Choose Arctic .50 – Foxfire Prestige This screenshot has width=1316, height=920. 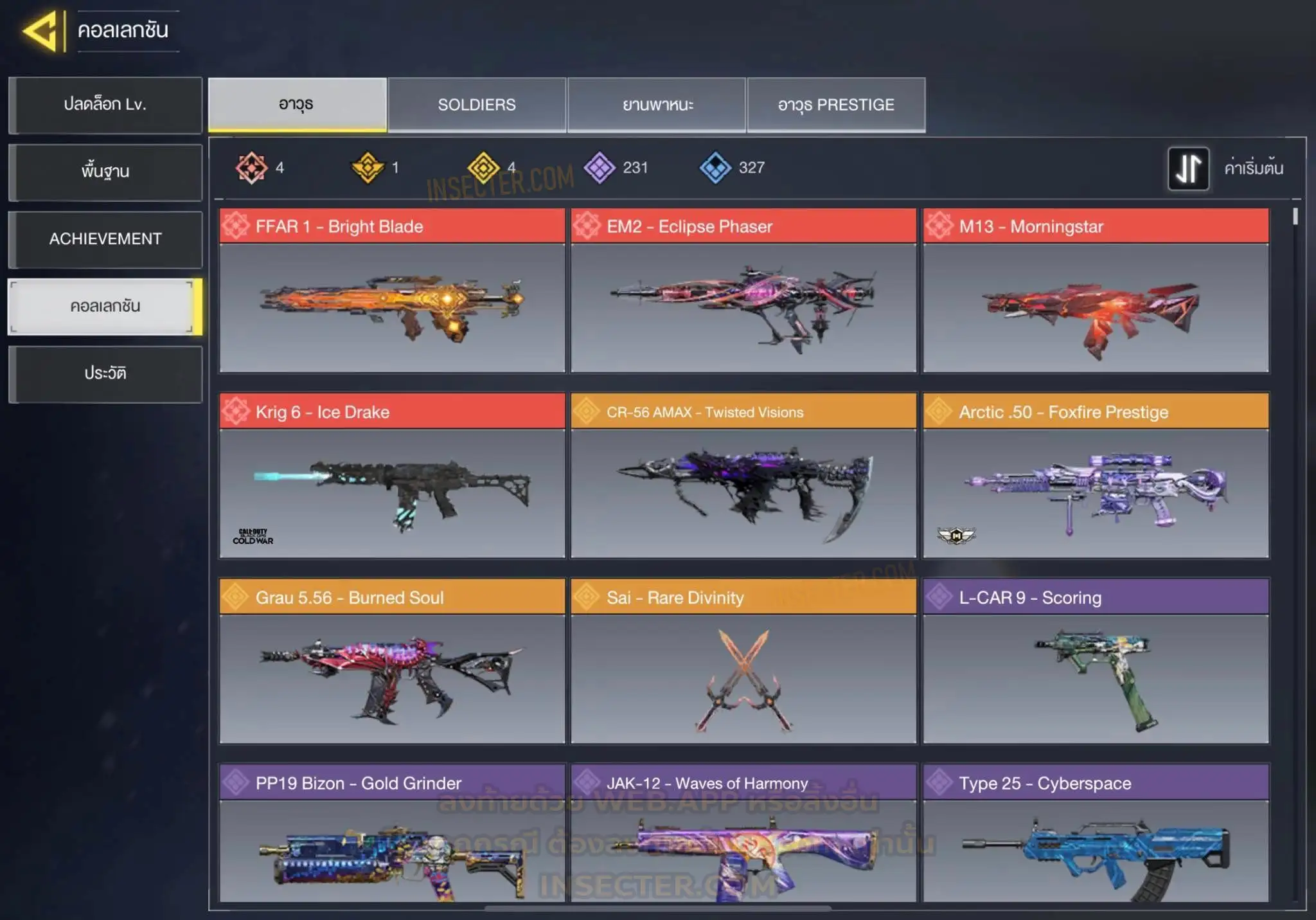pyautogui.click(x=1096, y=476)
